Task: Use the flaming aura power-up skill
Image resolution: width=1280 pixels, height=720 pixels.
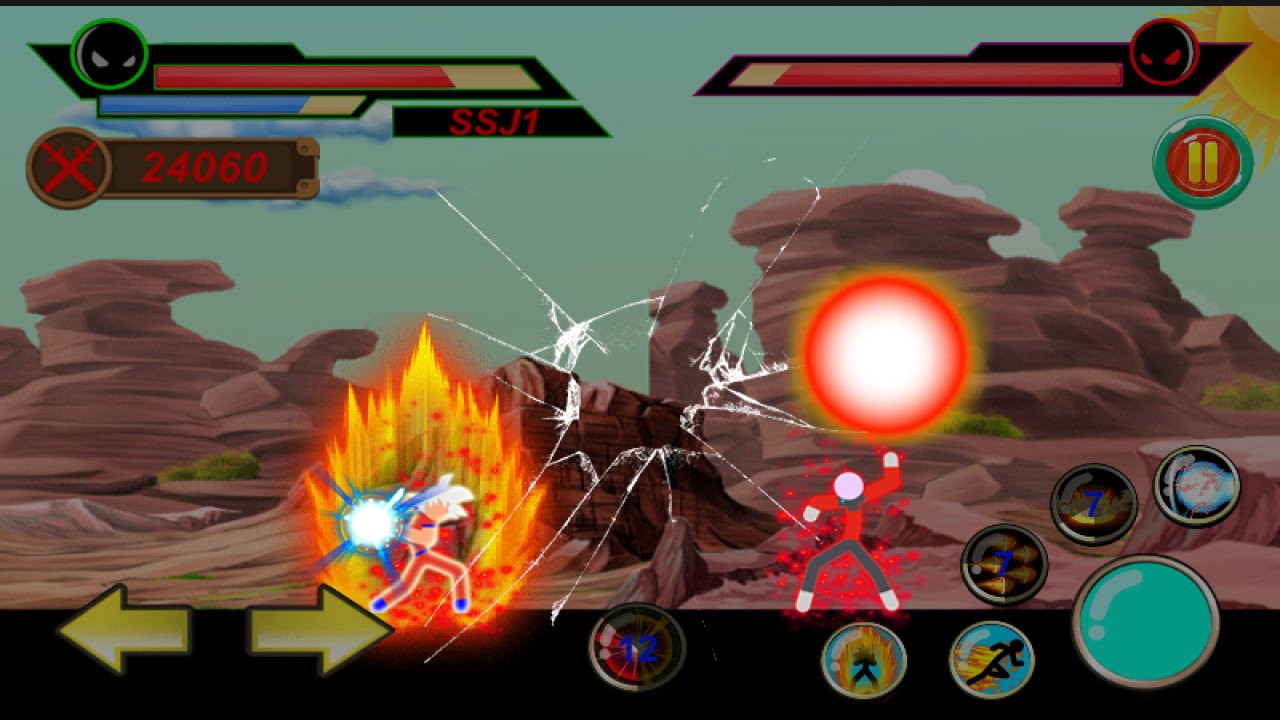Action: (x=864, y=659)
